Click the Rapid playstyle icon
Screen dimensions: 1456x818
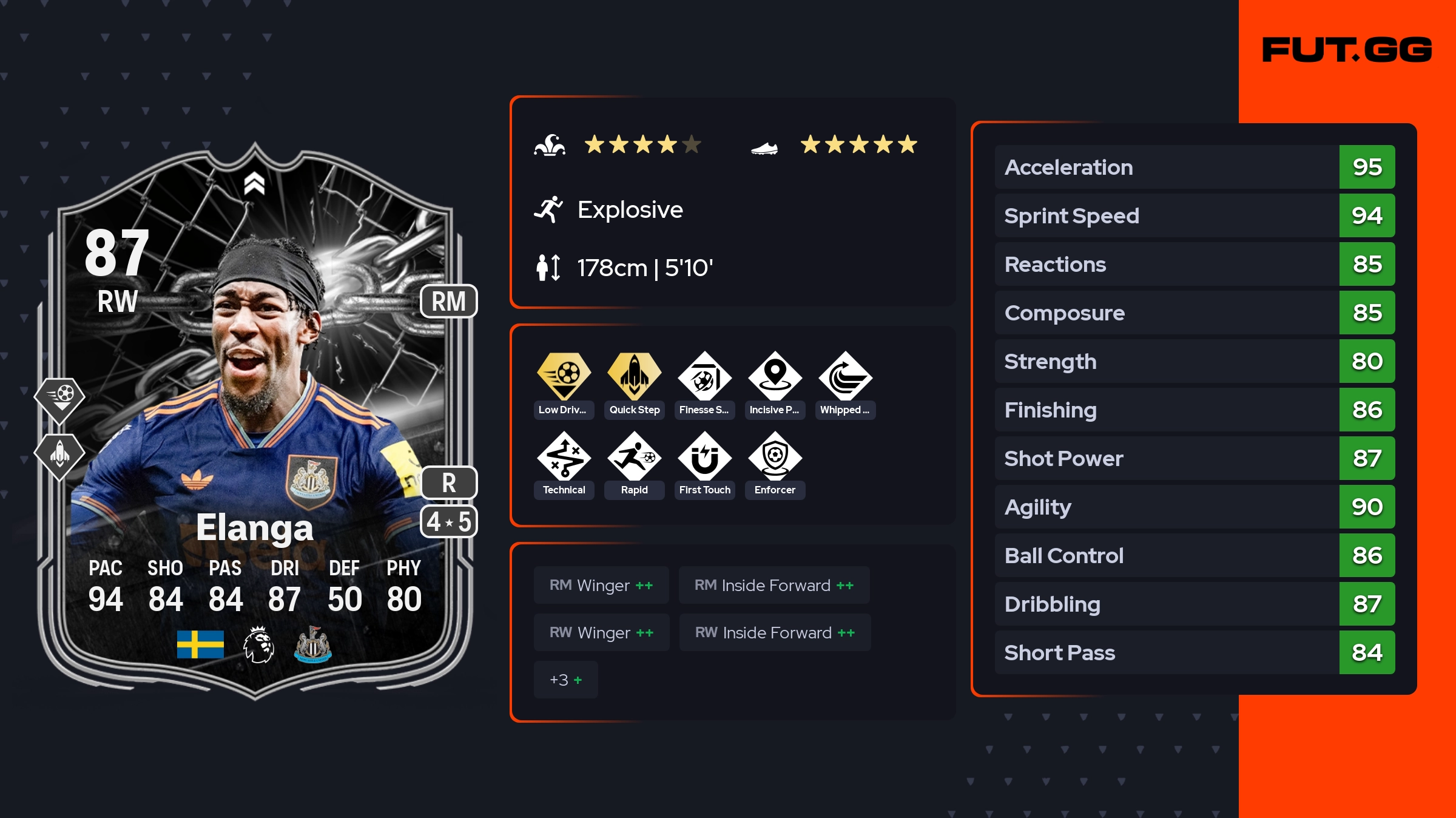(x=634, y=457)
